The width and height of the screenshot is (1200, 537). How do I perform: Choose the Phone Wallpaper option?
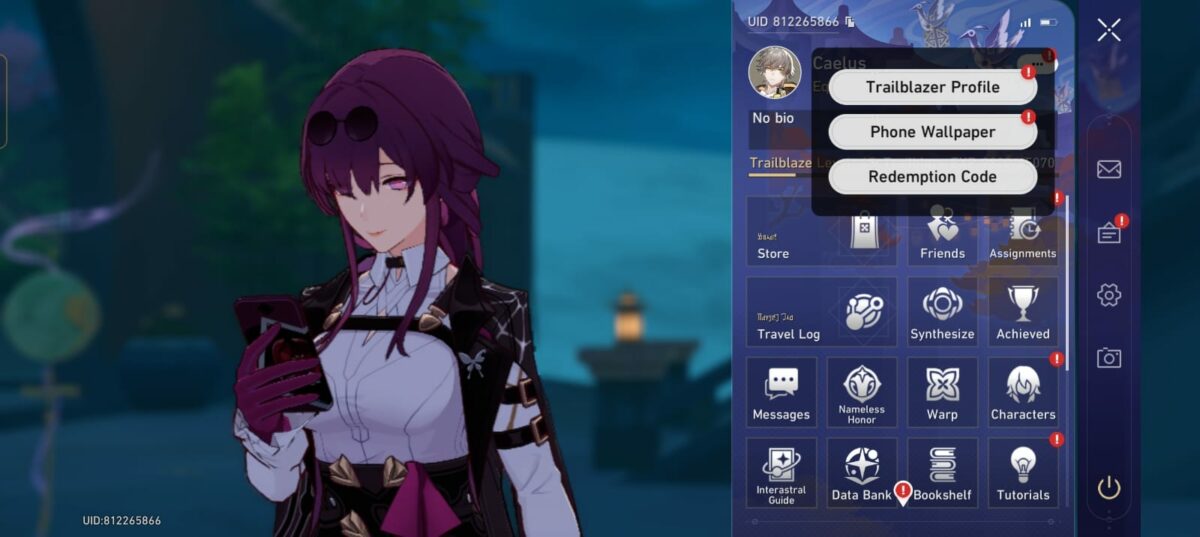[x=932, y=132]
